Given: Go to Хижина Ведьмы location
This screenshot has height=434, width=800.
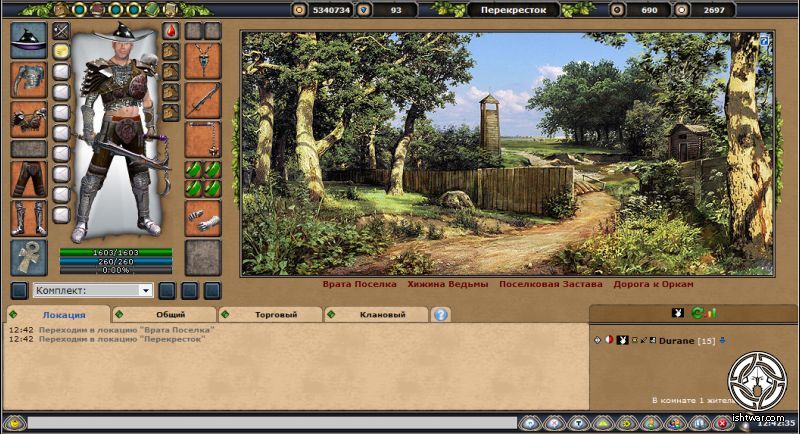Looking at the screenshot, I should click(x=448, y=284).
